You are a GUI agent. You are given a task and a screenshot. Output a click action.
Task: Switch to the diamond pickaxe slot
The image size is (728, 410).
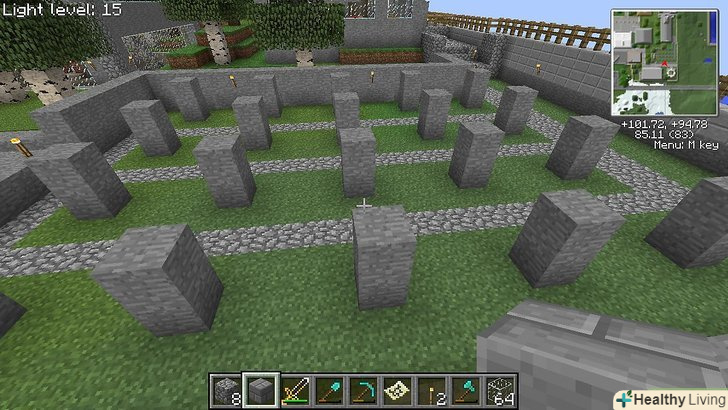(365, 390)
